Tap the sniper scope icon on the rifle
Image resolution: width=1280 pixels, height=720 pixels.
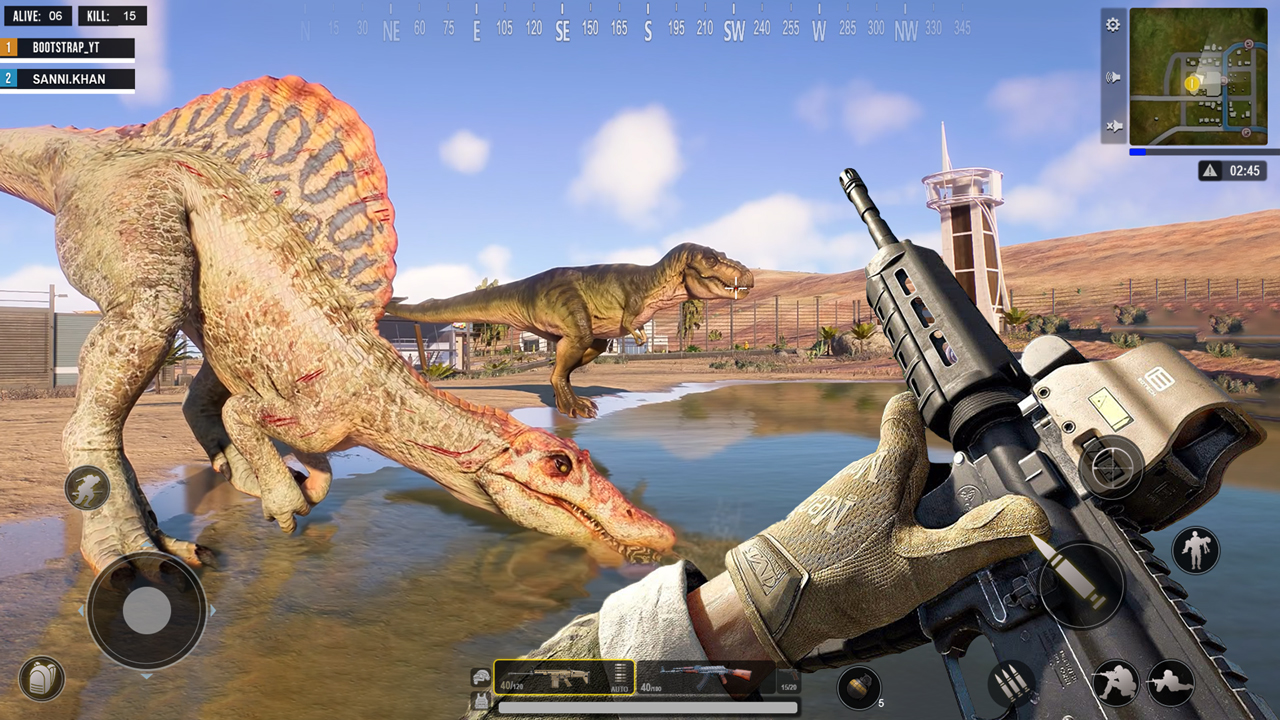pos(1111,466)
